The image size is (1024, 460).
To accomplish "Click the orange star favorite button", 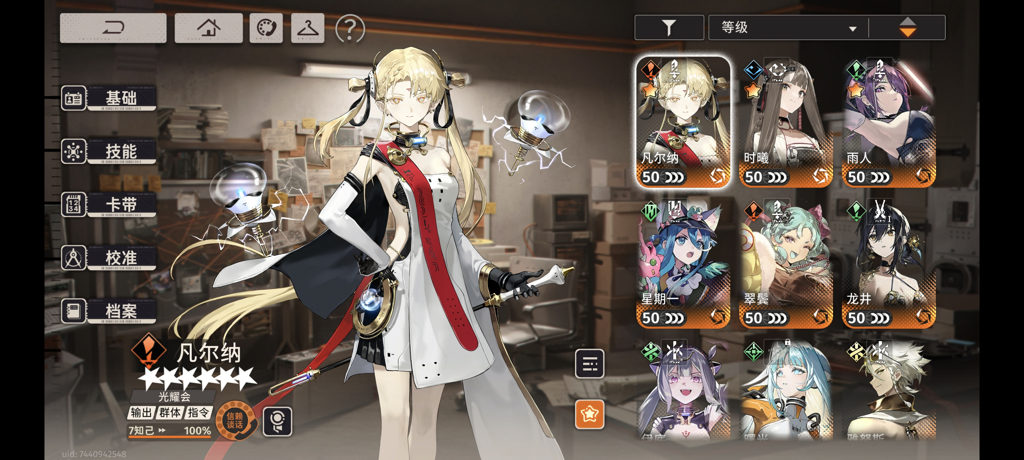I will coord(590,414).
